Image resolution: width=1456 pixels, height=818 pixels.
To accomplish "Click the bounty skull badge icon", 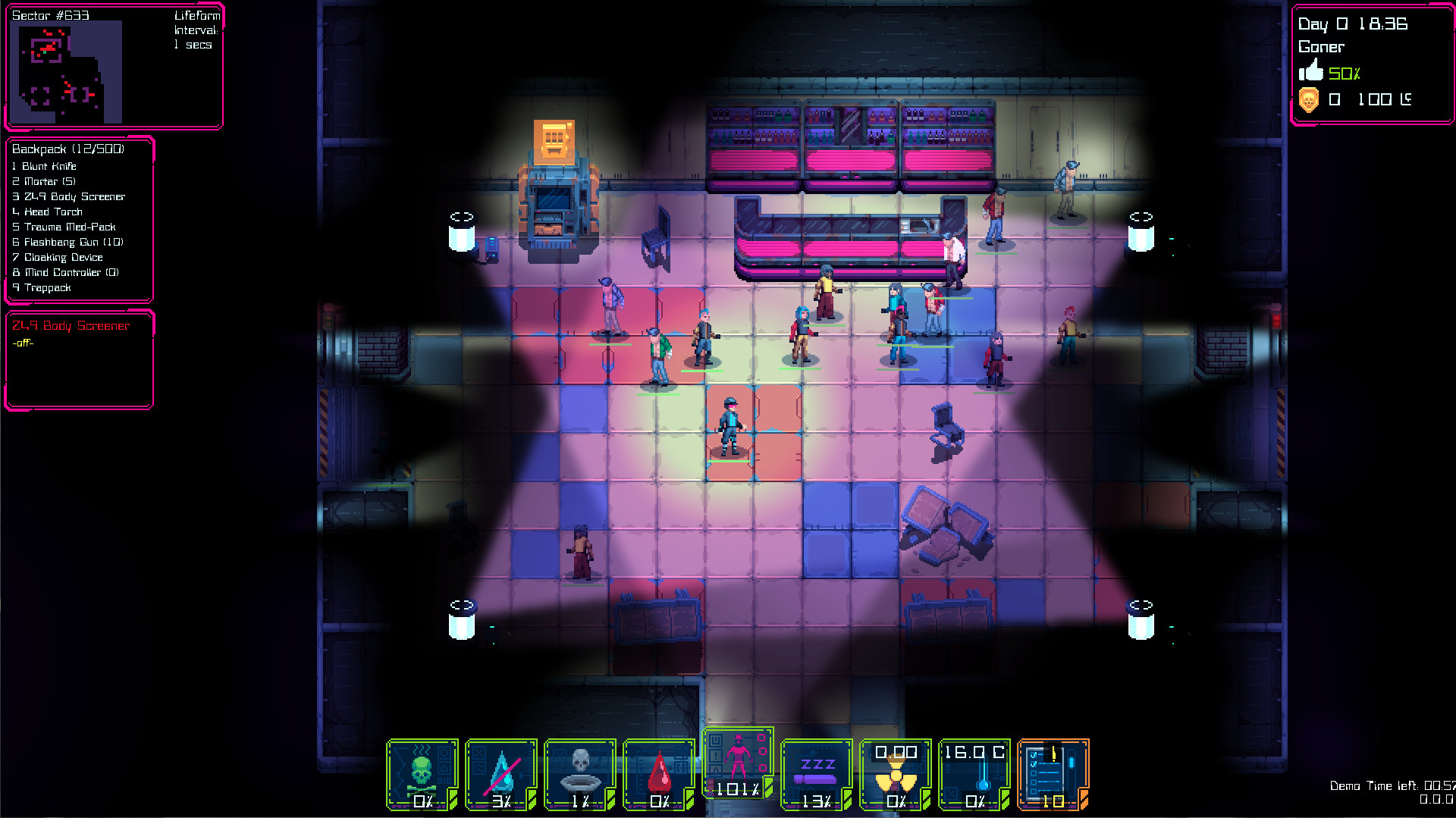I will pyautogui.click(x=1310, y=99).
